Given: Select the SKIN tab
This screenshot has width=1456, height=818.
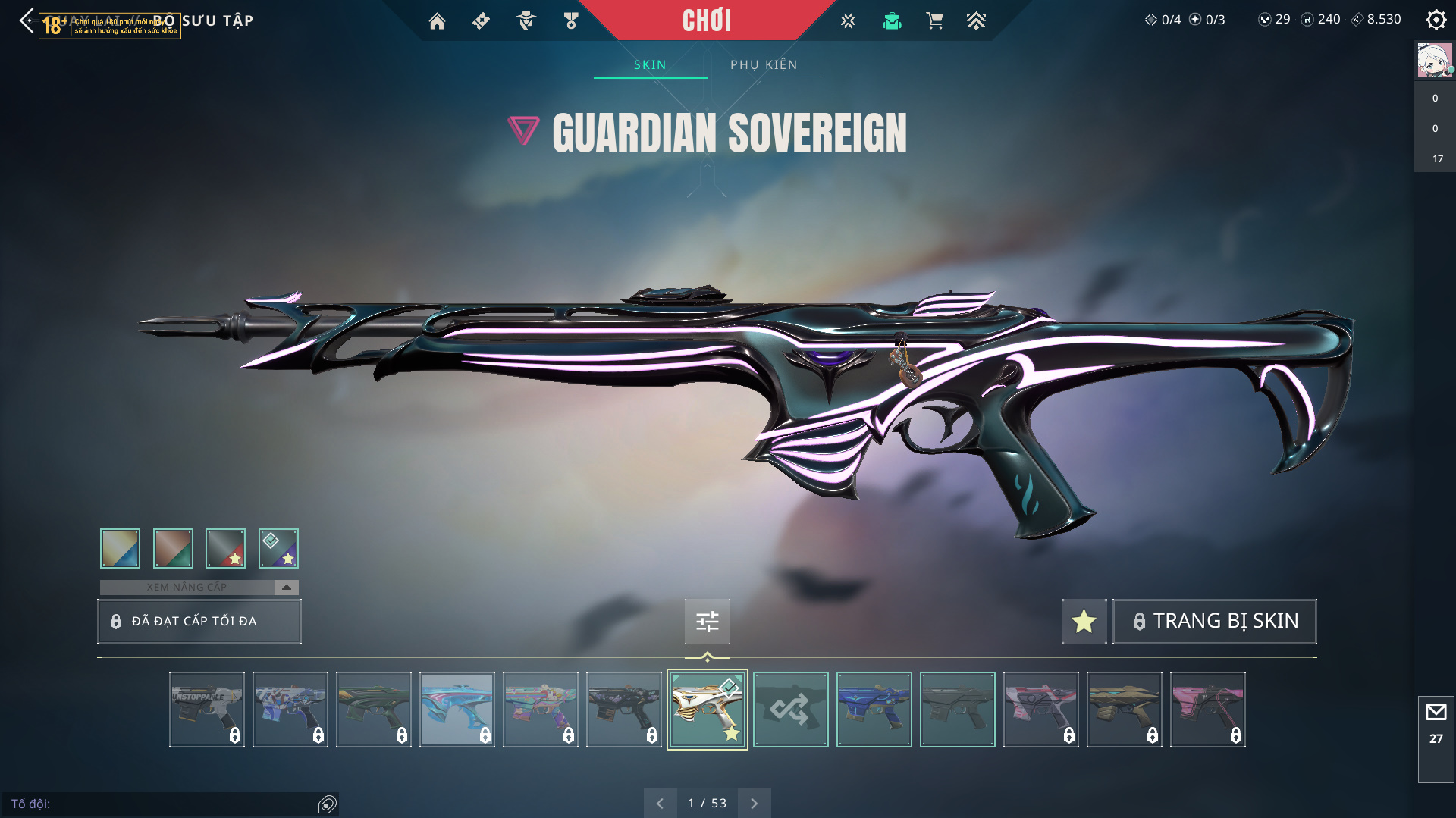Looking at the screenshot, I should point(650,64).
